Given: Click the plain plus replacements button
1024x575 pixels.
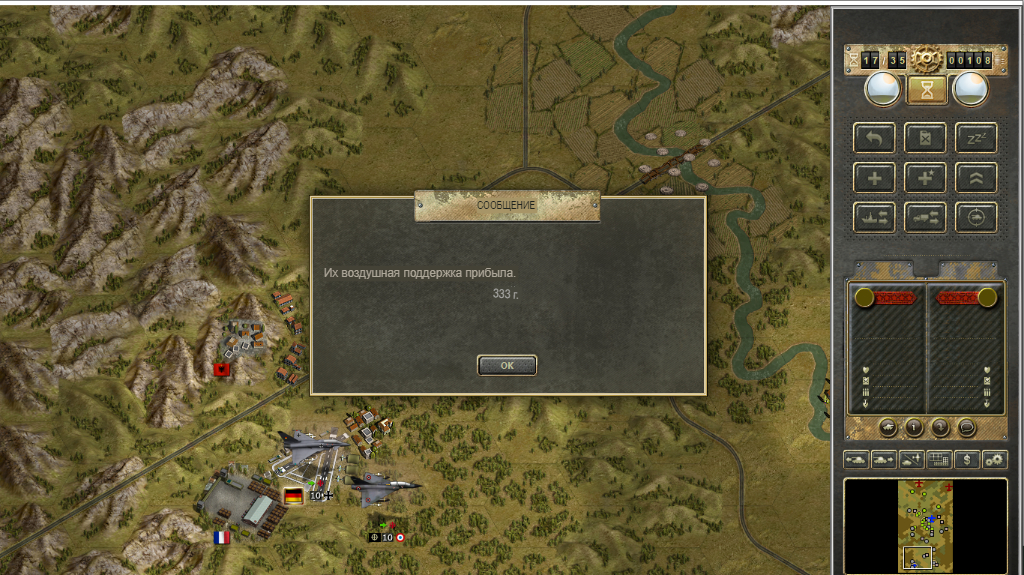Looking at the screenshot, I should coord(874,177).
